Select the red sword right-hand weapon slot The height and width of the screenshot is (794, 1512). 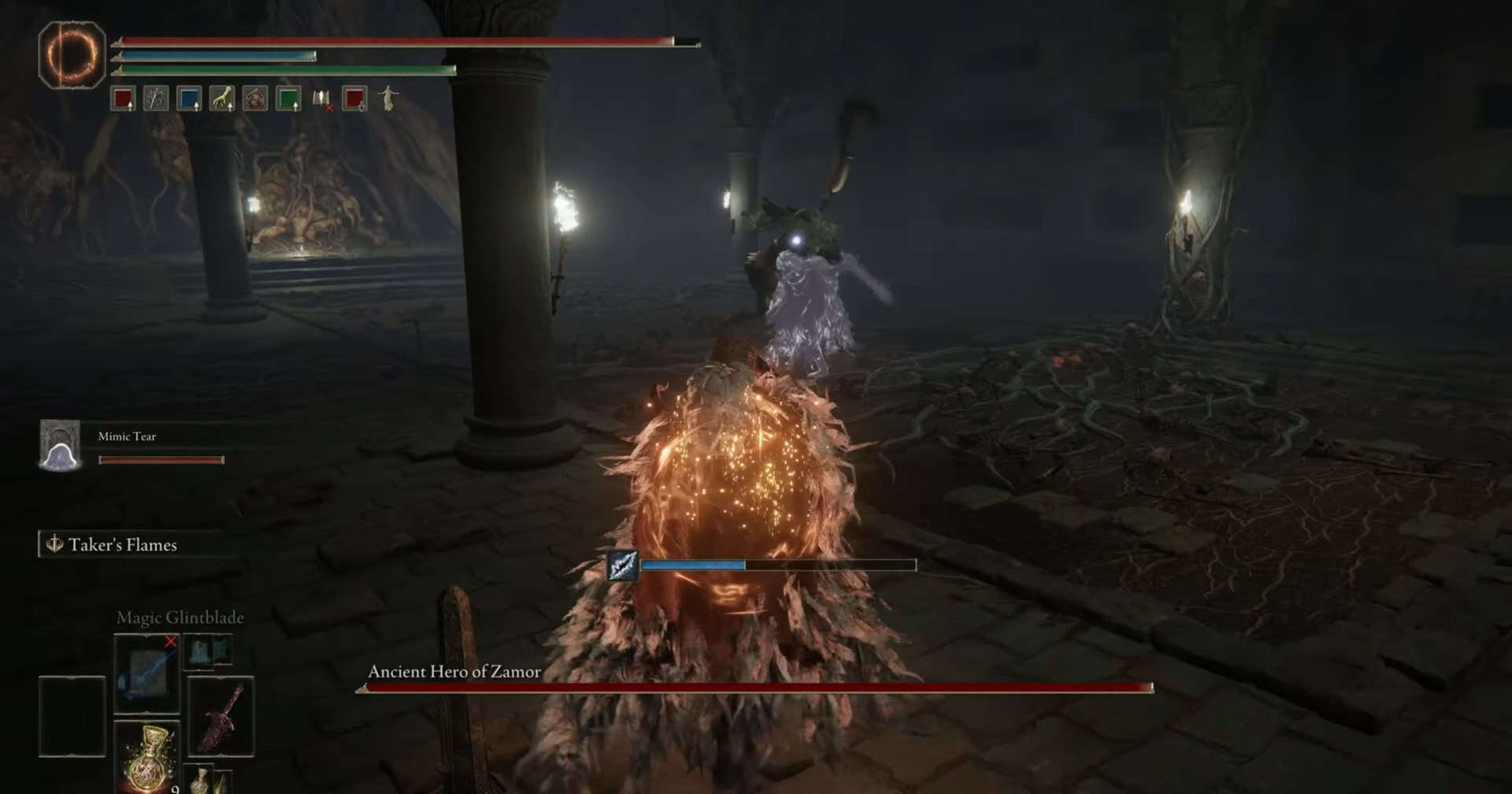click(221, 716)
